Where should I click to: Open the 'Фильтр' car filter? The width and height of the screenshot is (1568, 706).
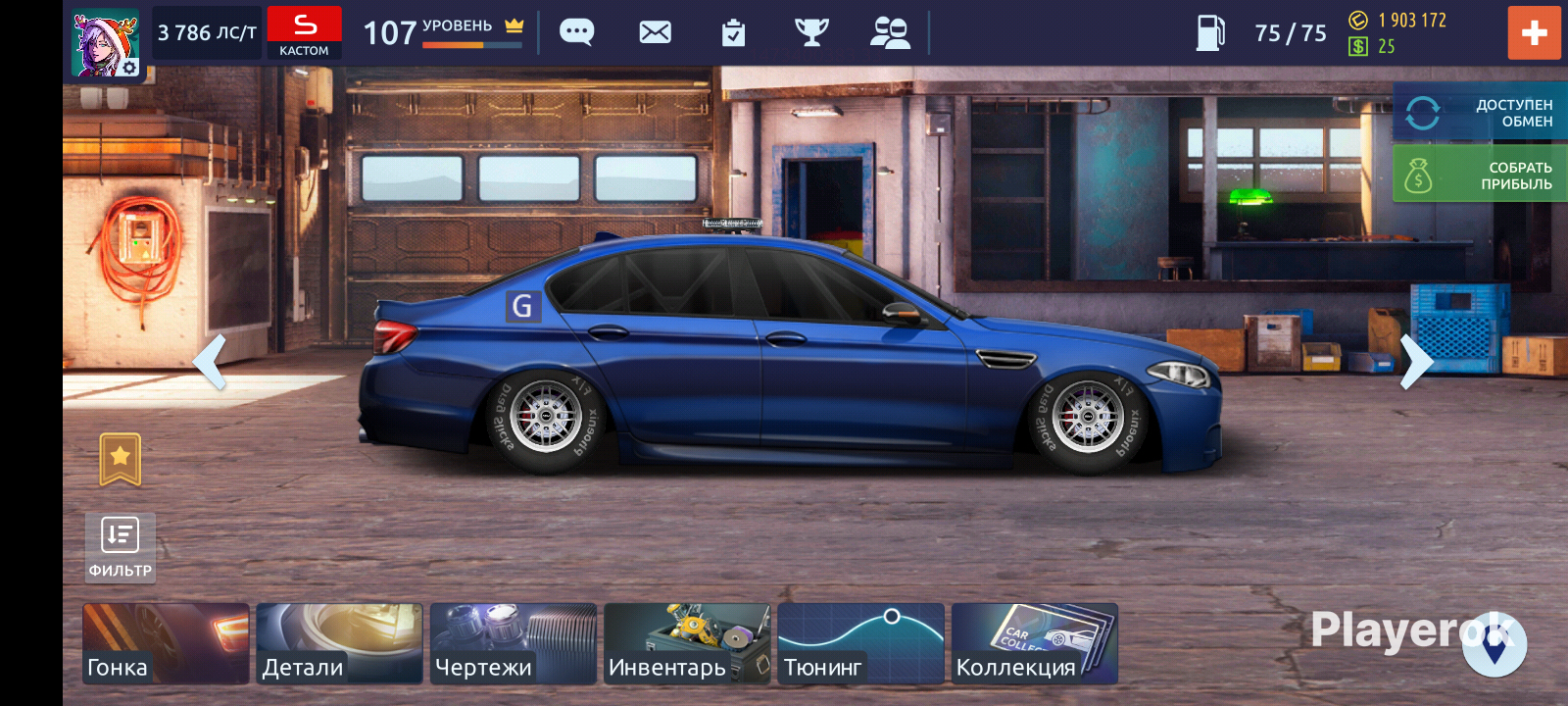[121, 547]
